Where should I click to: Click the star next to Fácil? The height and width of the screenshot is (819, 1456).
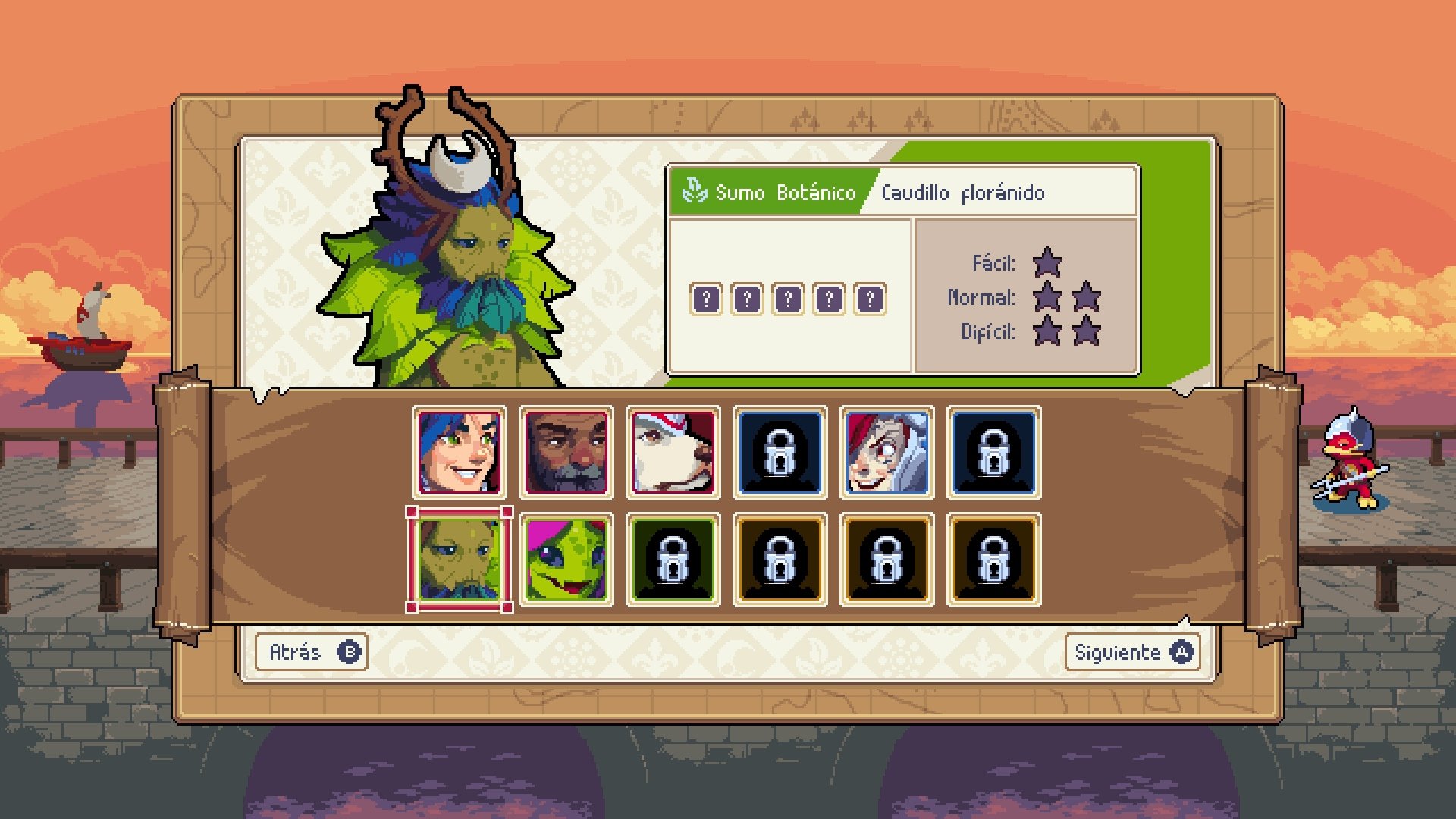(1049, 263)
